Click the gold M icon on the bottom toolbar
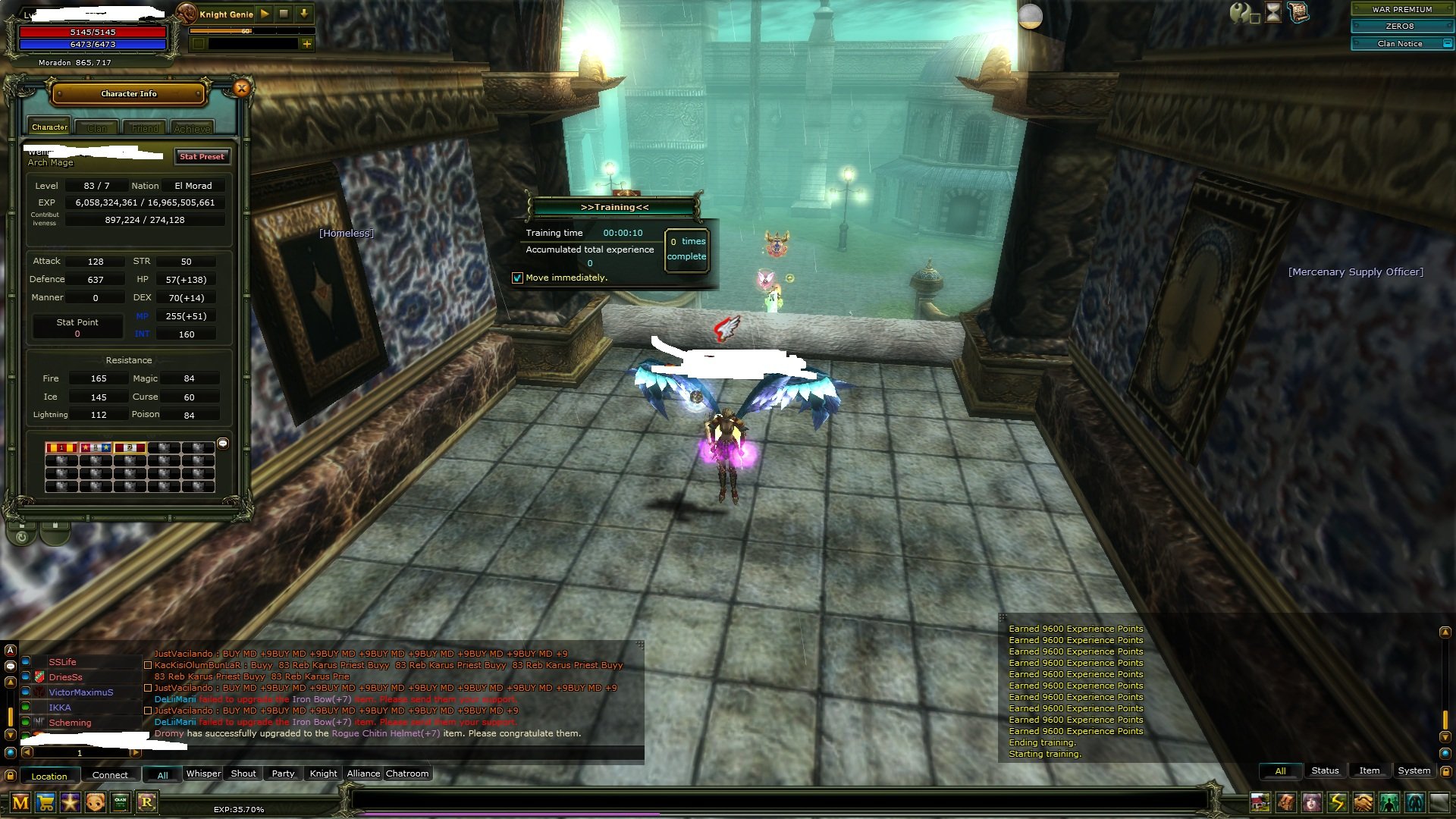 (20, 802)
